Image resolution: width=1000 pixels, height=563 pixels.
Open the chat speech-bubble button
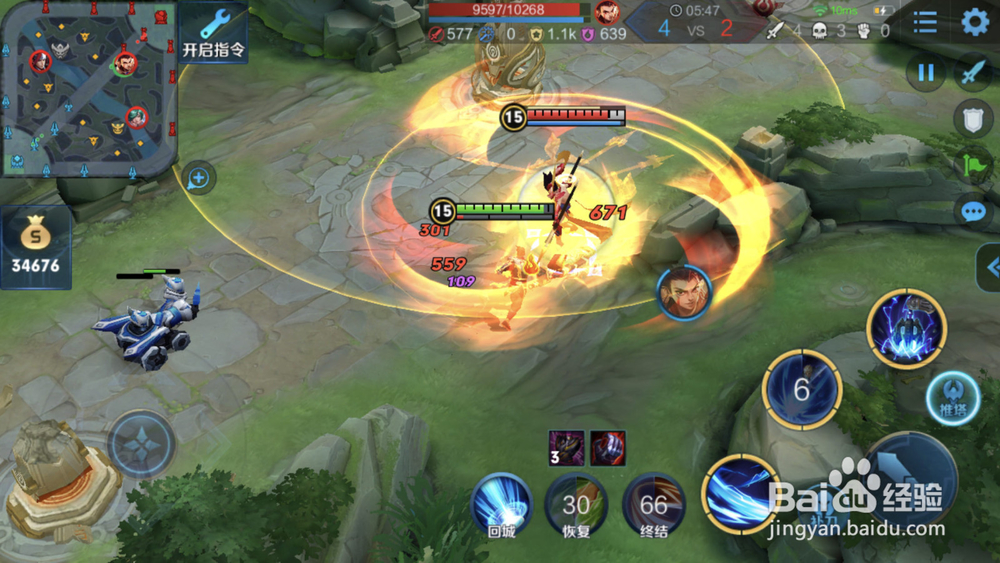tap(974, 212)
